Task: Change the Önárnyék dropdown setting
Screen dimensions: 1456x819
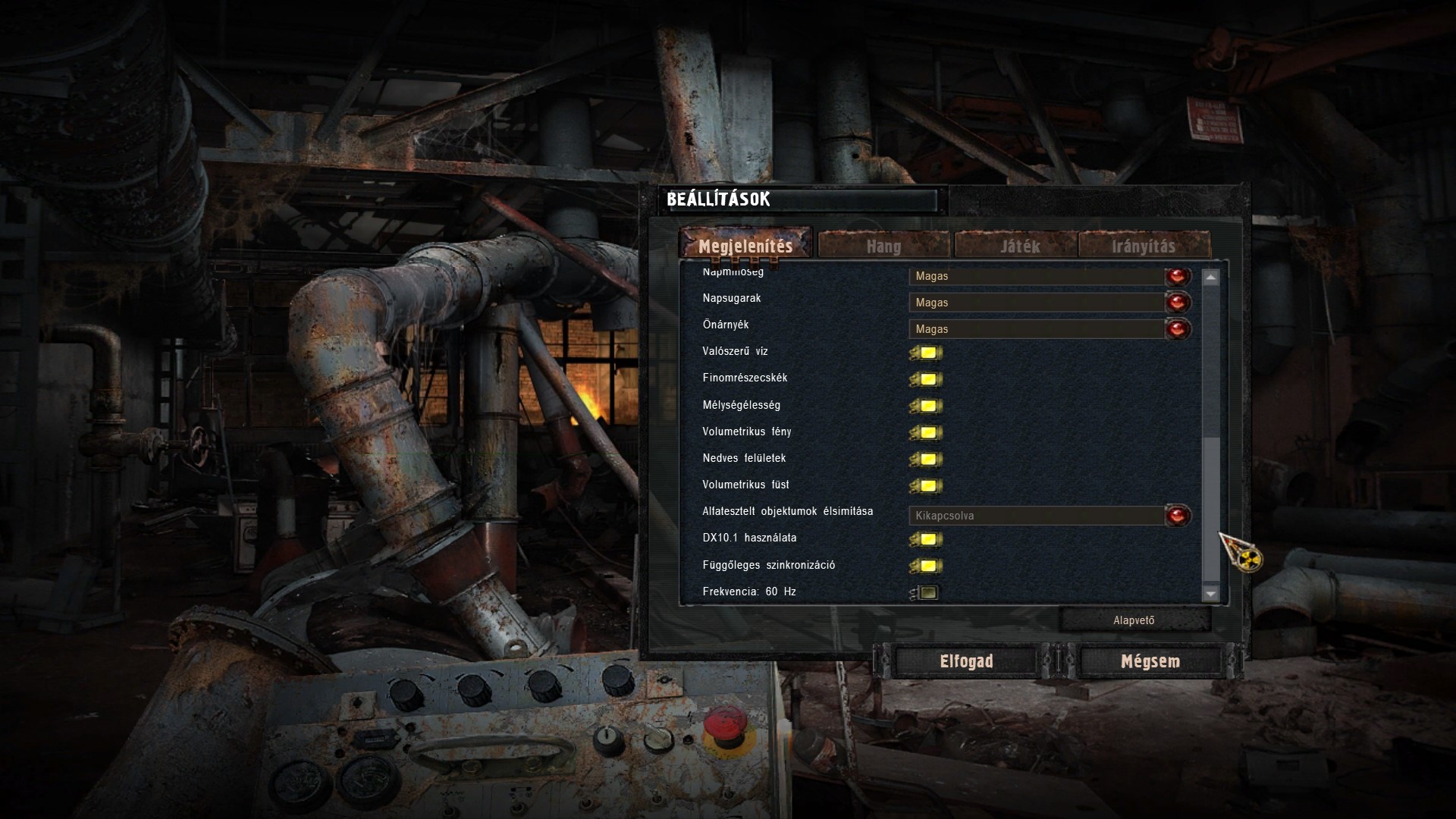Action: [1178, 329]
